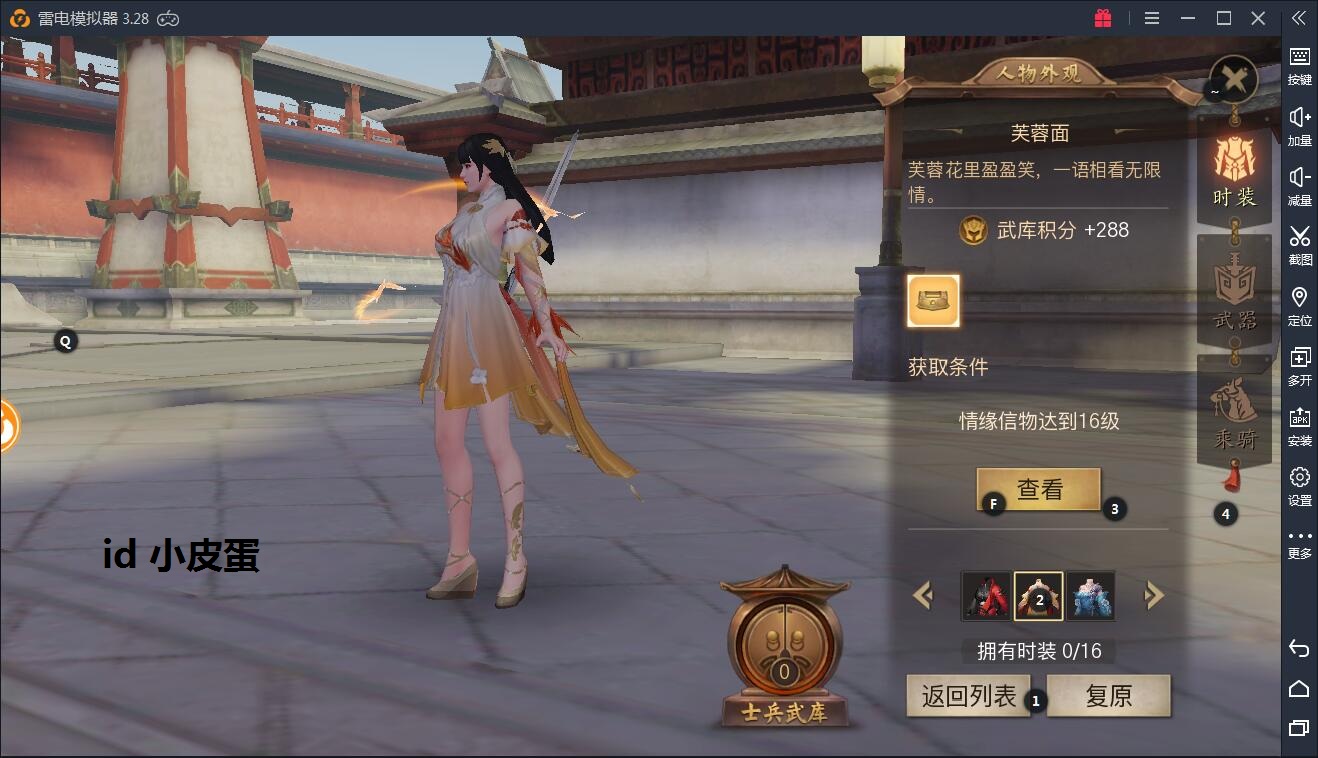Take a screenshot with 截图 tool
The image size is (1318, 758).
1299,245
